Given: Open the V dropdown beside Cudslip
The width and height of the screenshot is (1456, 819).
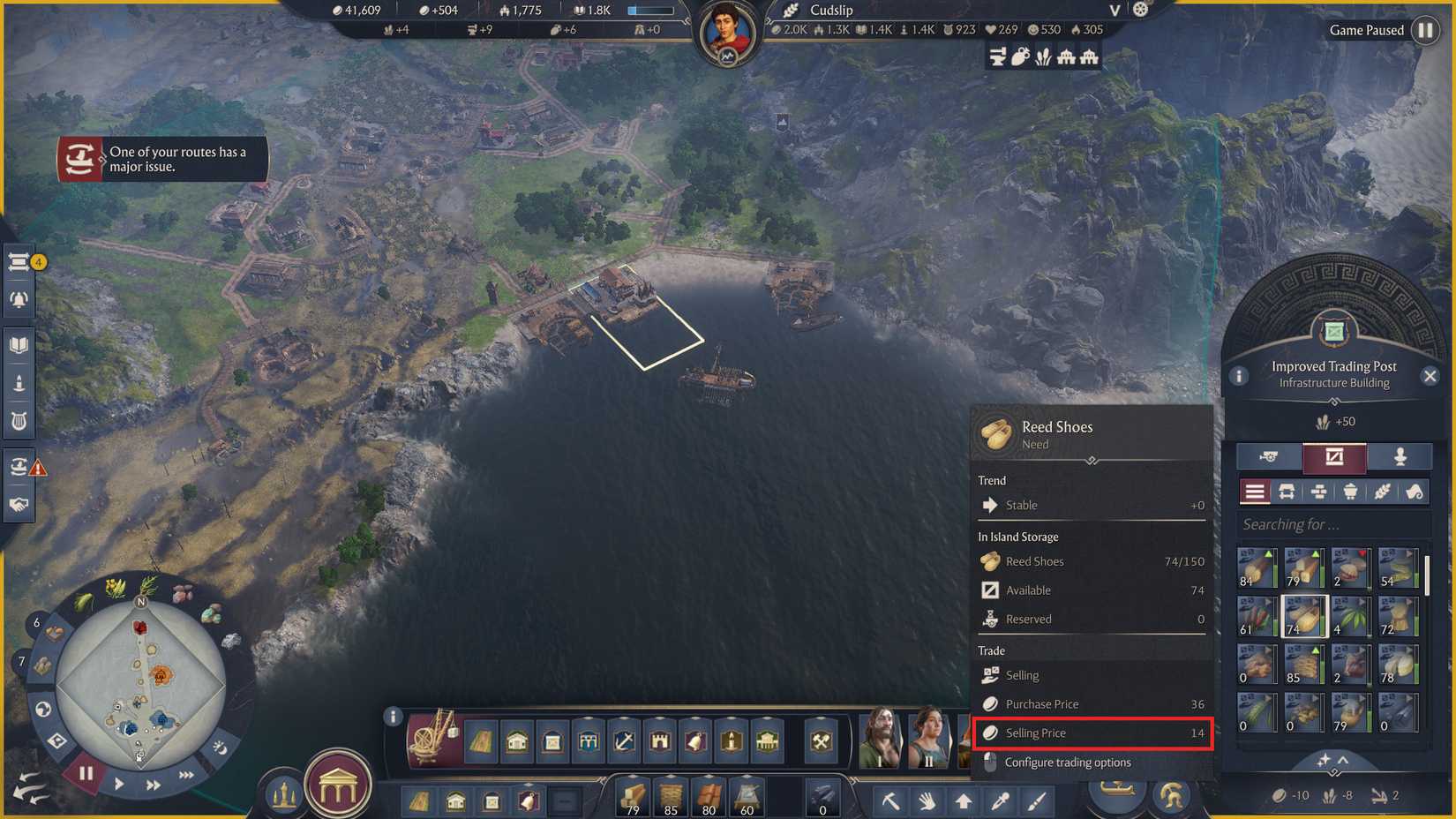Looking at the screenshot, I should pos(1114,11).
